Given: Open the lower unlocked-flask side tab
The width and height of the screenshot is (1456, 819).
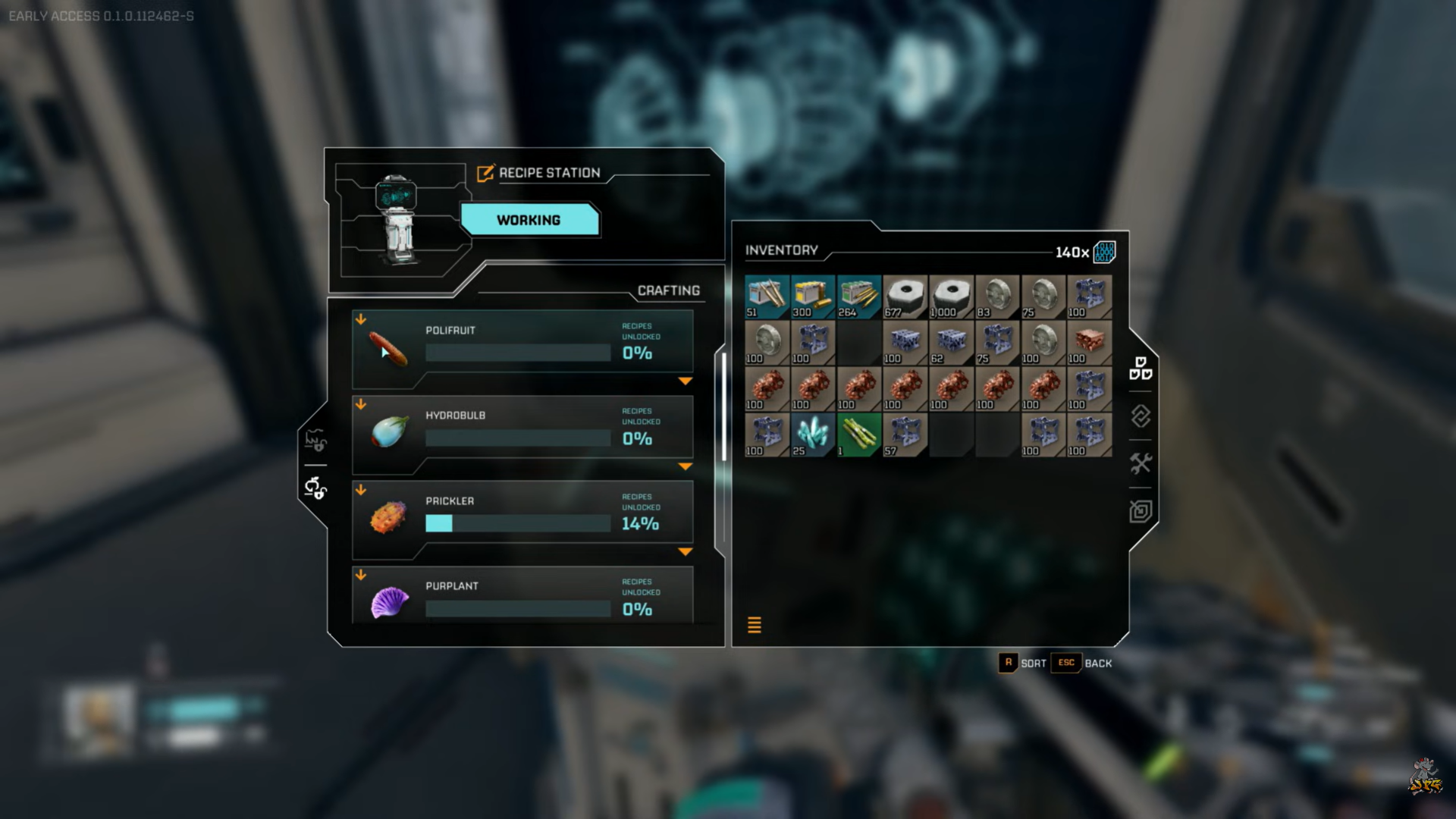Looking at the screenshot, I should [315, 488].
